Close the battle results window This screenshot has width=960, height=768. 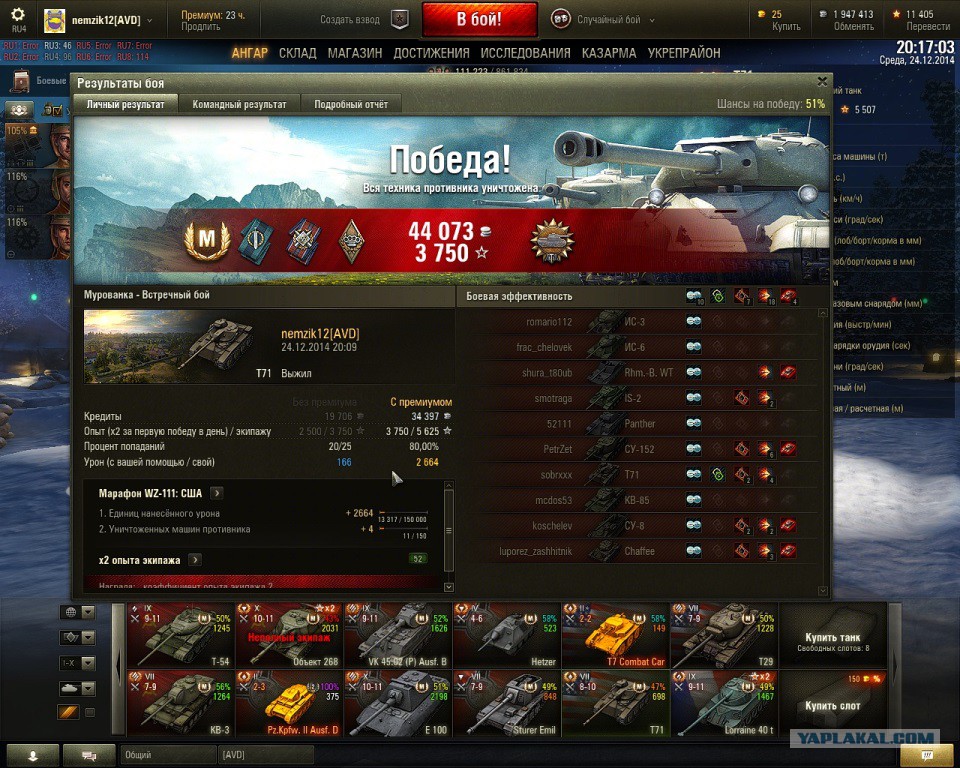tap(822, 82)
